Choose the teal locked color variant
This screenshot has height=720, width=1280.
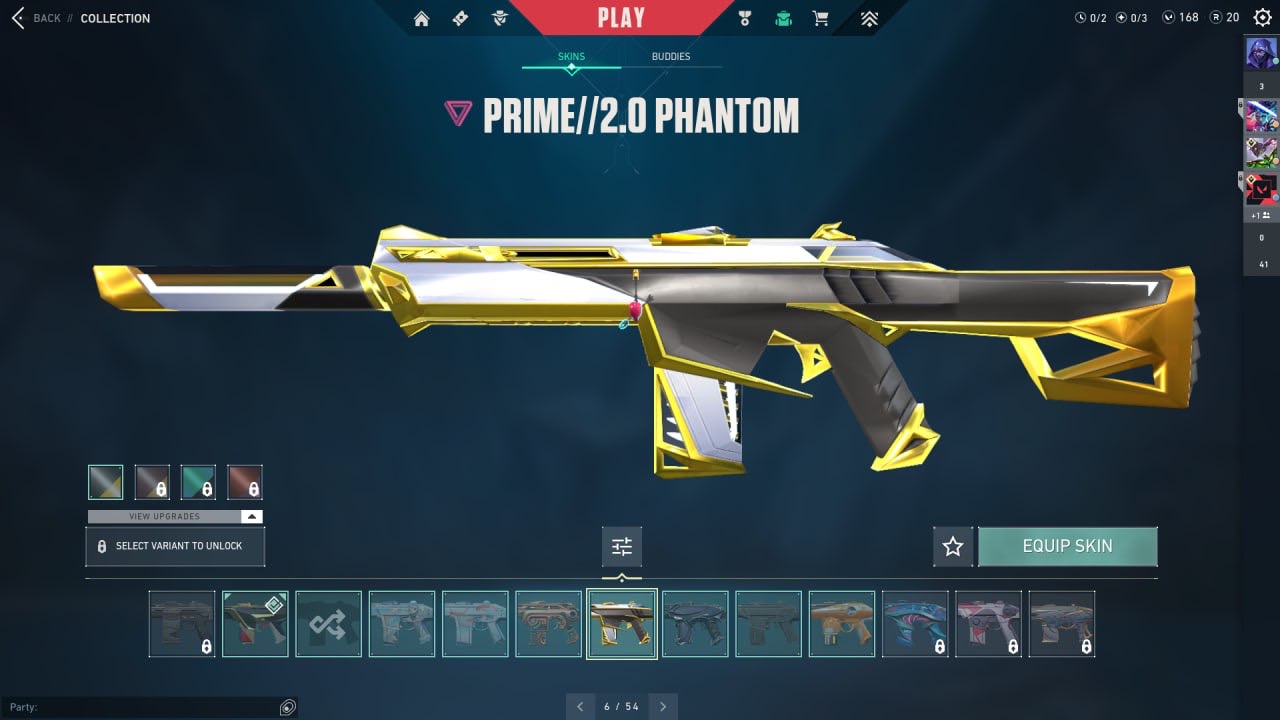coord(198,482)
